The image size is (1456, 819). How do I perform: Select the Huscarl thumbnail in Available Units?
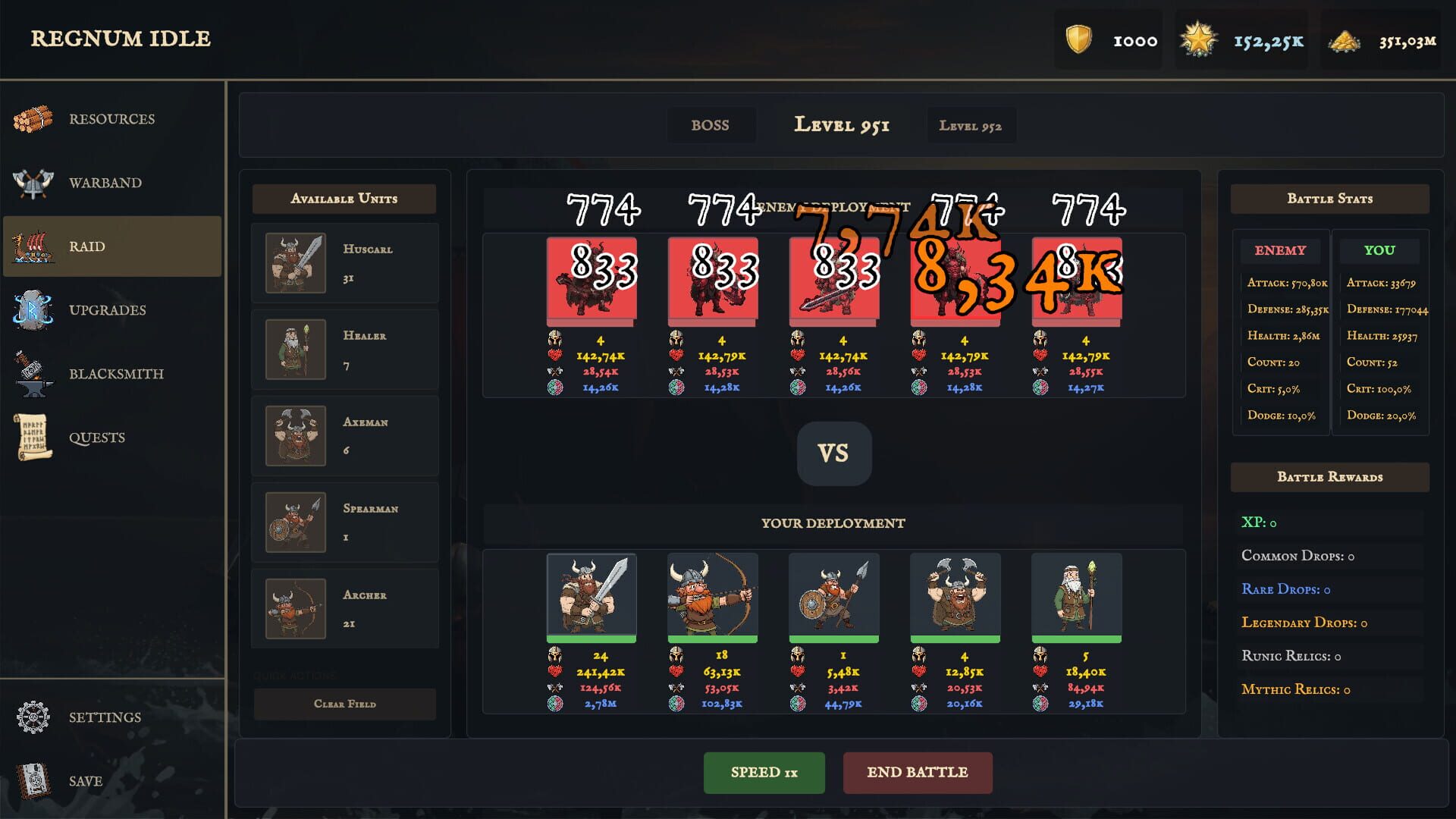[x=295, y=263]
